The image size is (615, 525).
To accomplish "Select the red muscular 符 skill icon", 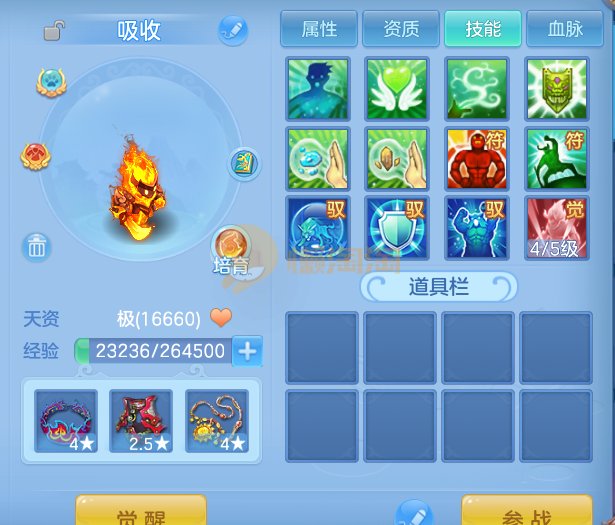I will click(x=477, y=159).
